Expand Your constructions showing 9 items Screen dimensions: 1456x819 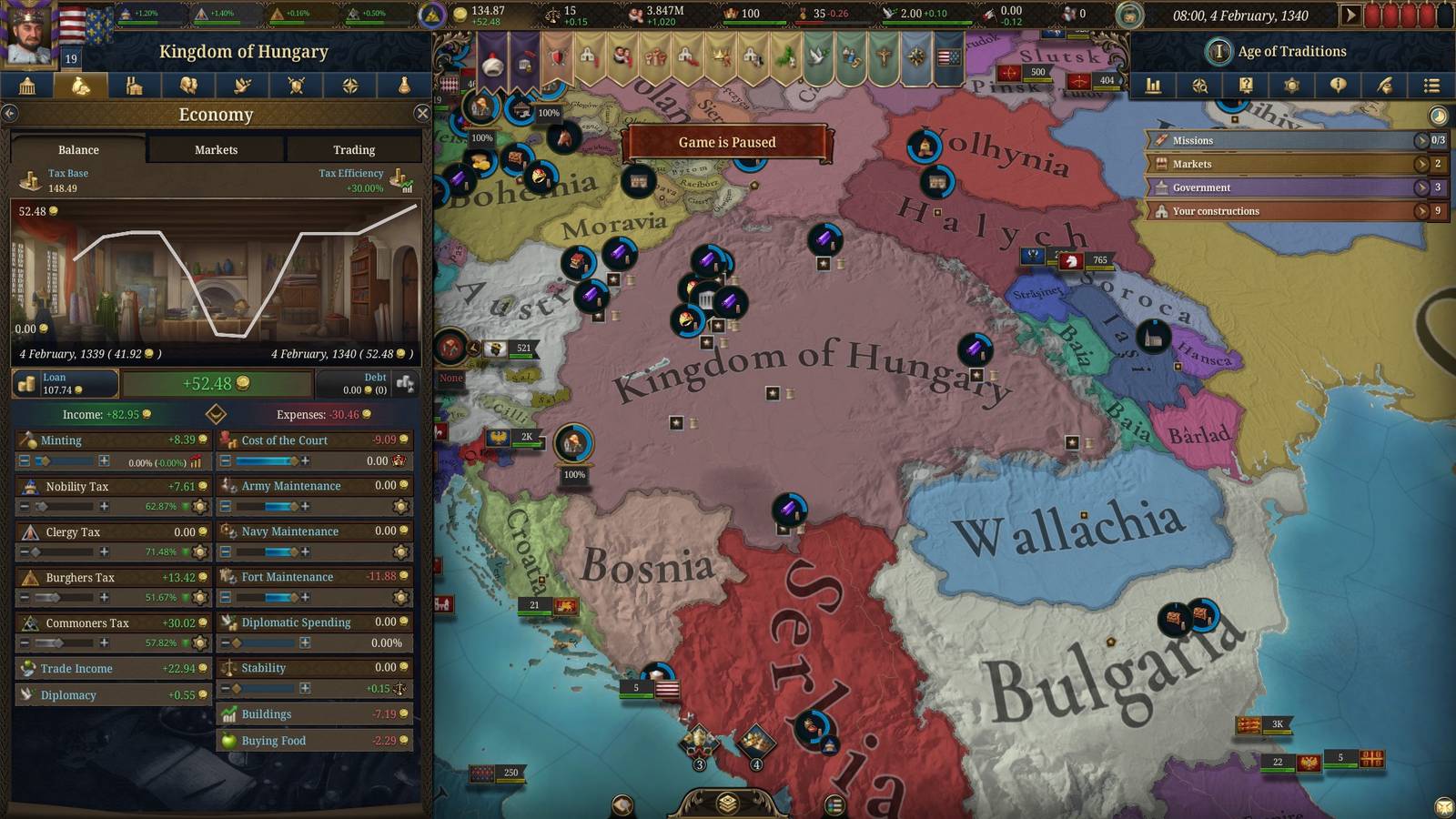pyautogui.click(x=1422, y=210)
